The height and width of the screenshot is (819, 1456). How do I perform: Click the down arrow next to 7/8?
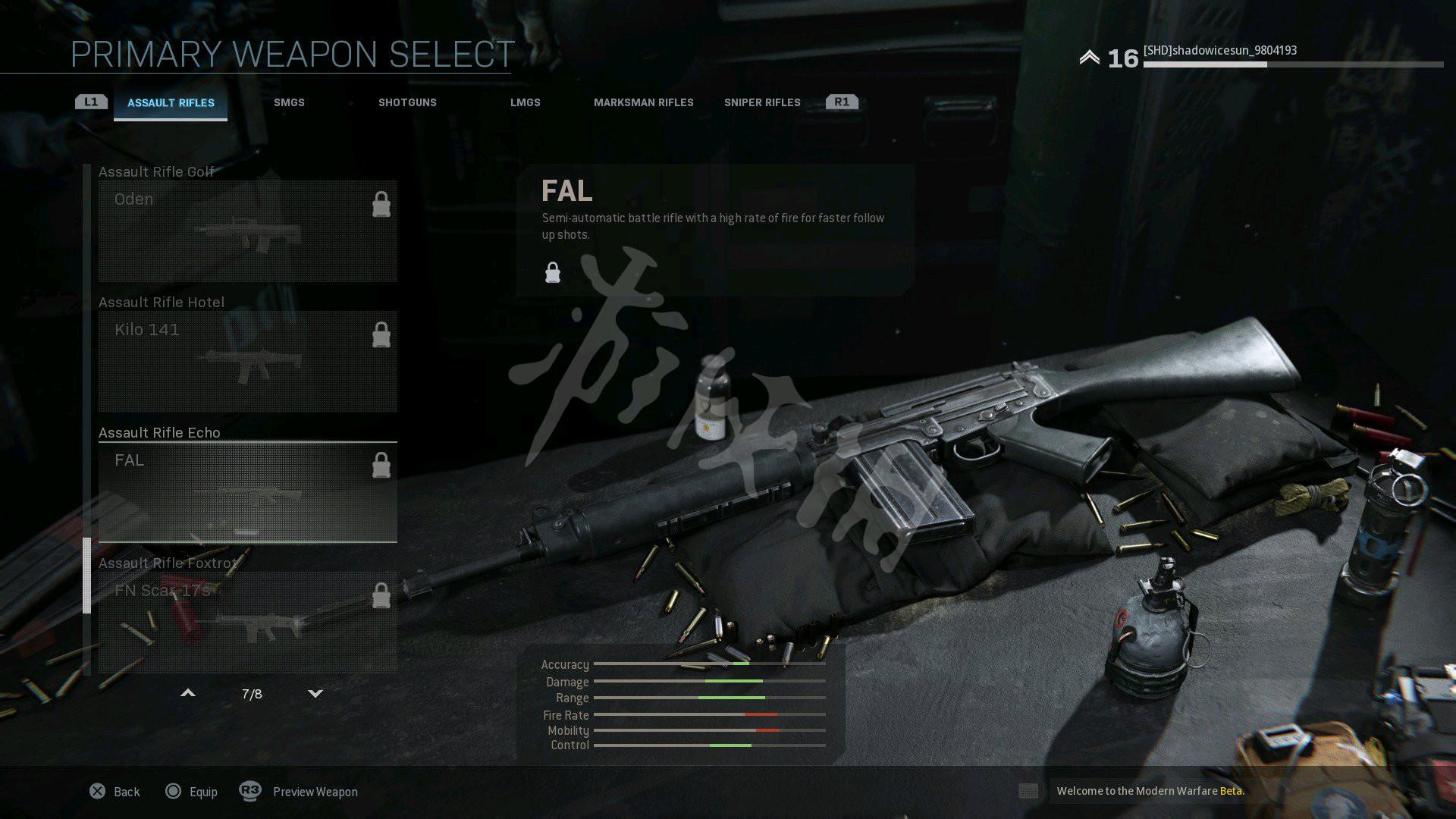coord(315,693)
